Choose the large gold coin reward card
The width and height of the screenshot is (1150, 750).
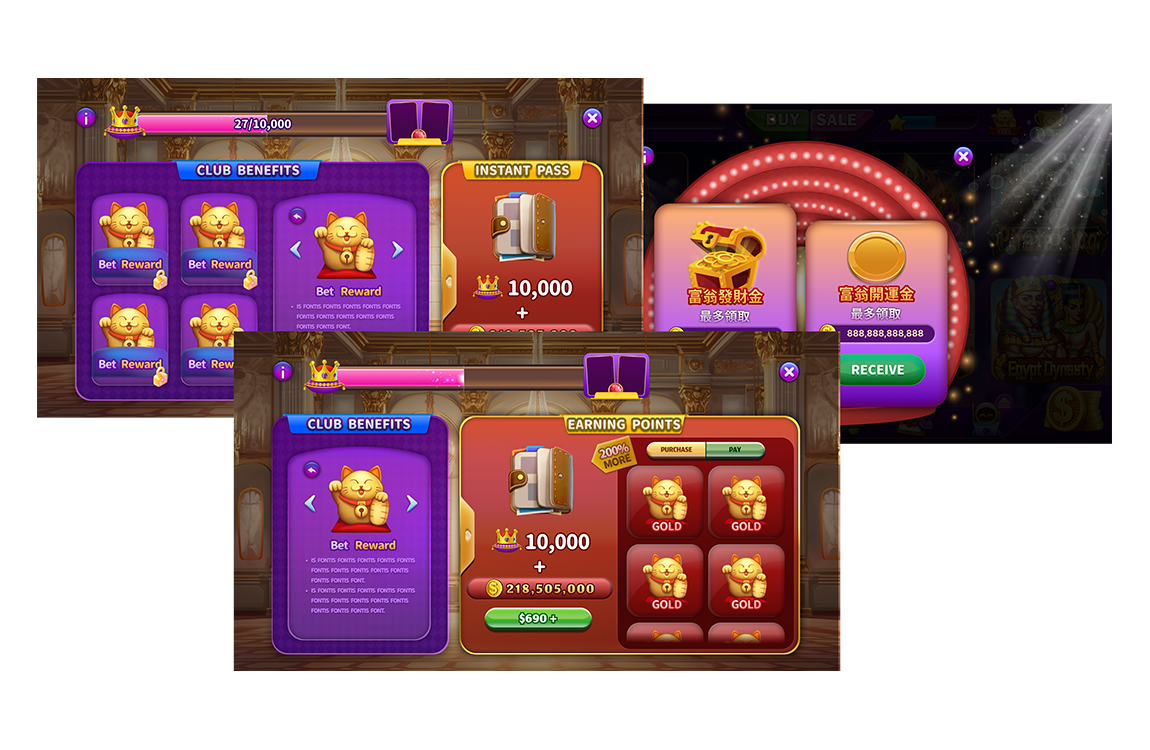coord(876,270)
